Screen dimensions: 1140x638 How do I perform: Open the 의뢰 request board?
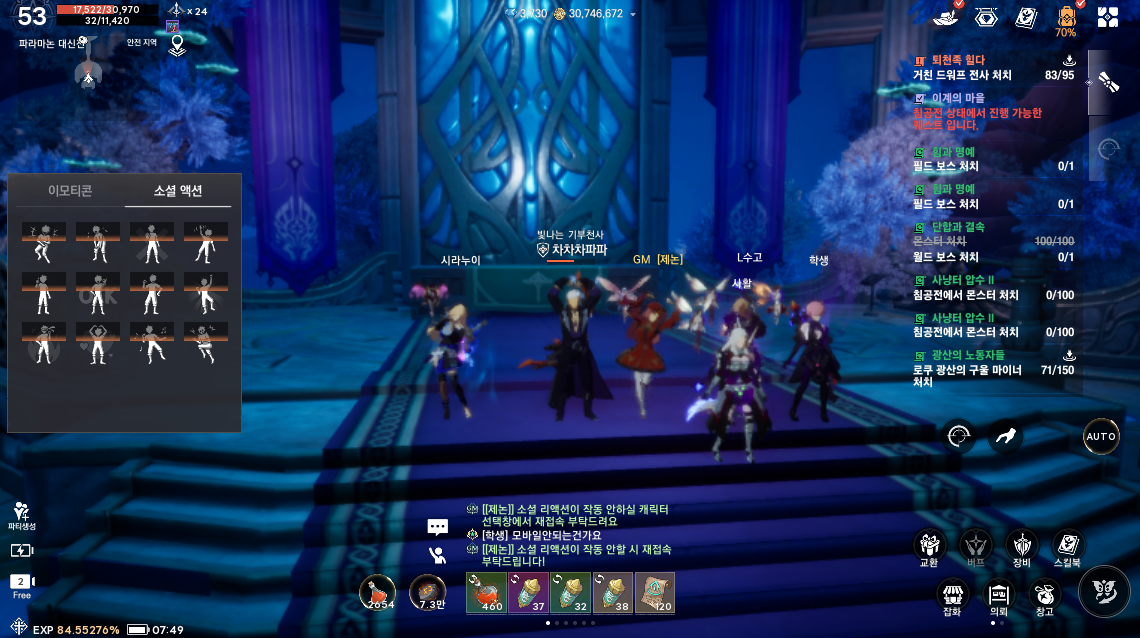point(998,596)
